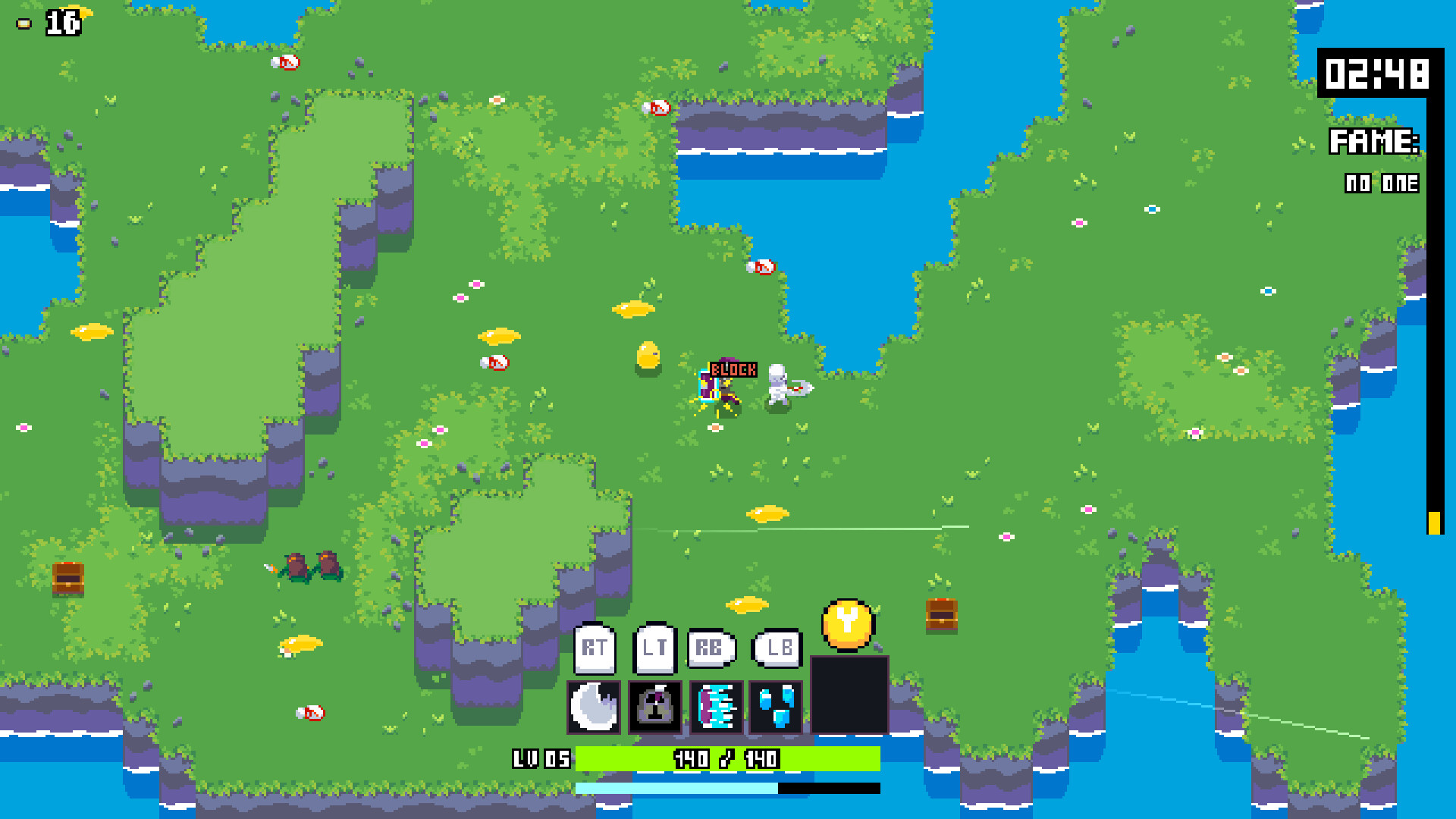Click the RB button label on the hotbar

[711, 648]
